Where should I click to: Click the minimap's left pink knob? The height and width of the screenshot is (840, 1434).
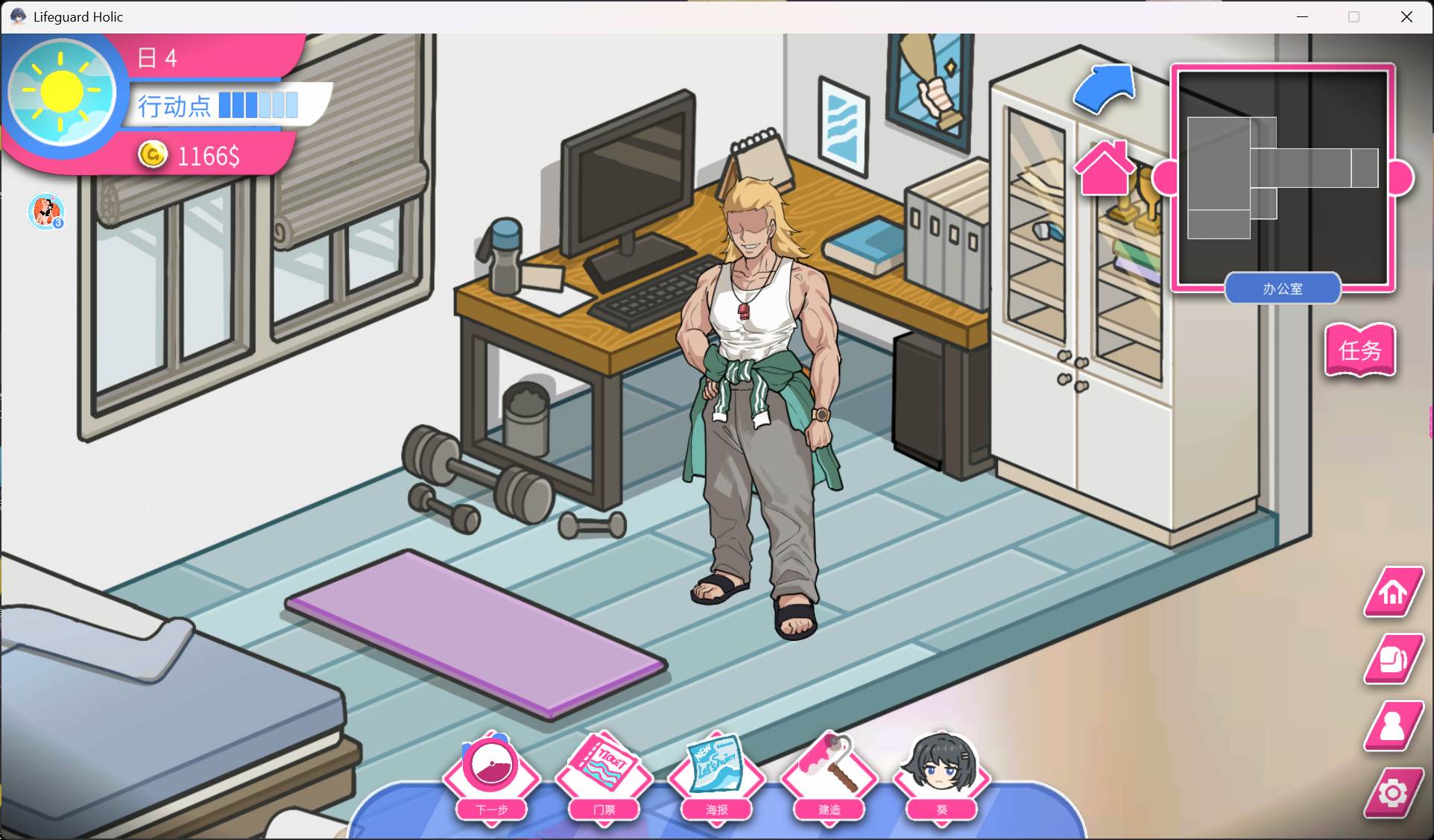[x=1163, y=178]
